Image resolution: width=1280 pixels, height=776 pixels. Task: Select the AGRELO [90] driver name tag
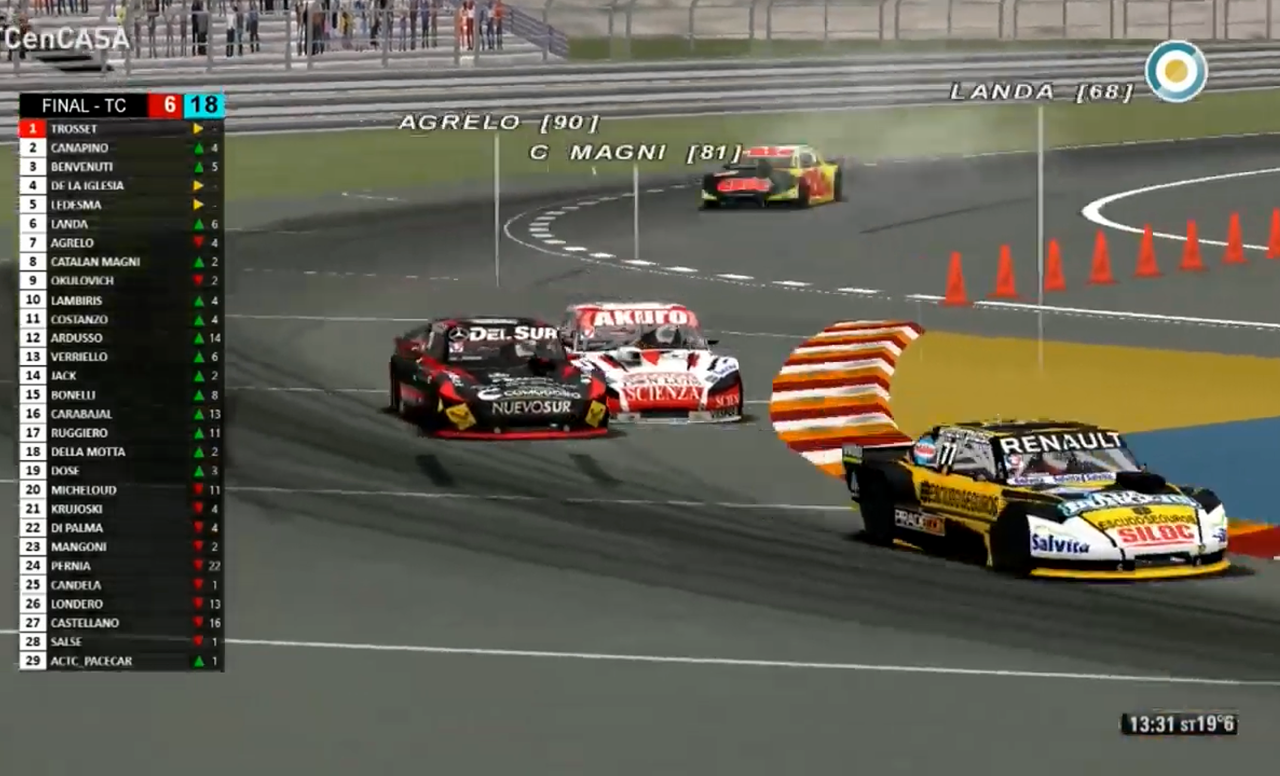pos(498,123)
